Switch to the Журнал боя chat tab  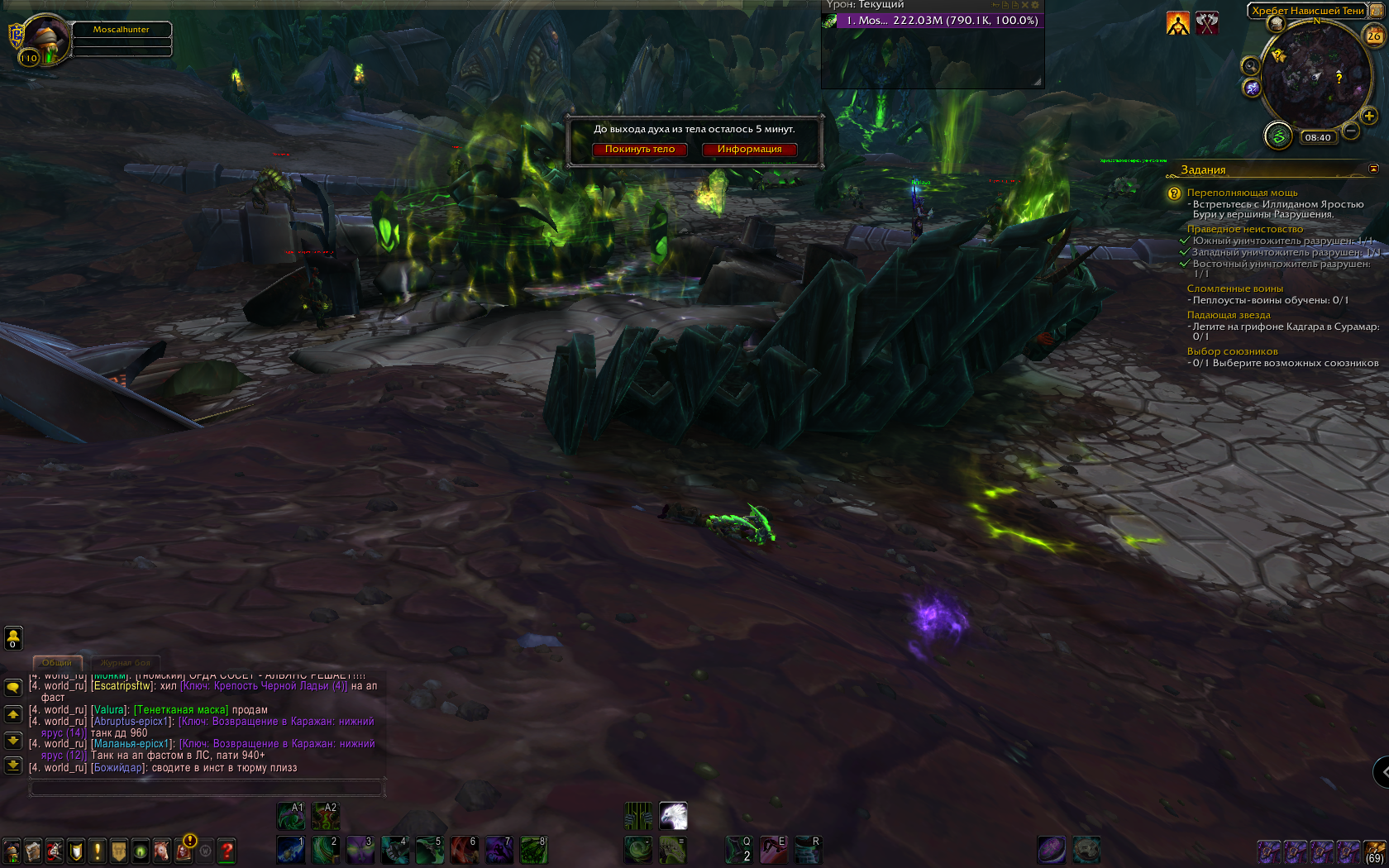126,663
